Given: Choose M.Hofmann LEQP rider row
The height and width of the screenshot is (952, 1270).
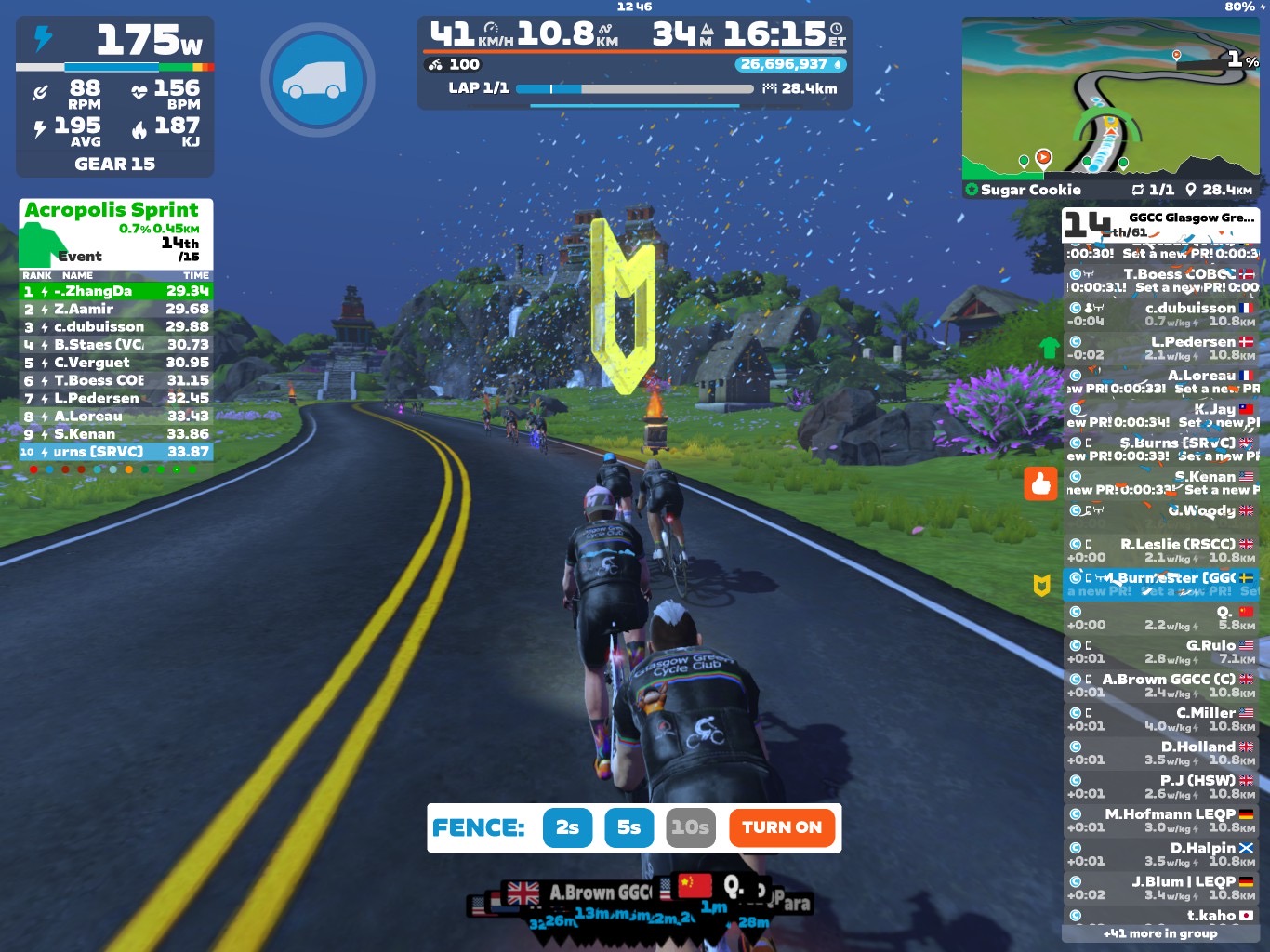Looking at the screenshot, I should pyautogui.click(x=1160, y=820).
